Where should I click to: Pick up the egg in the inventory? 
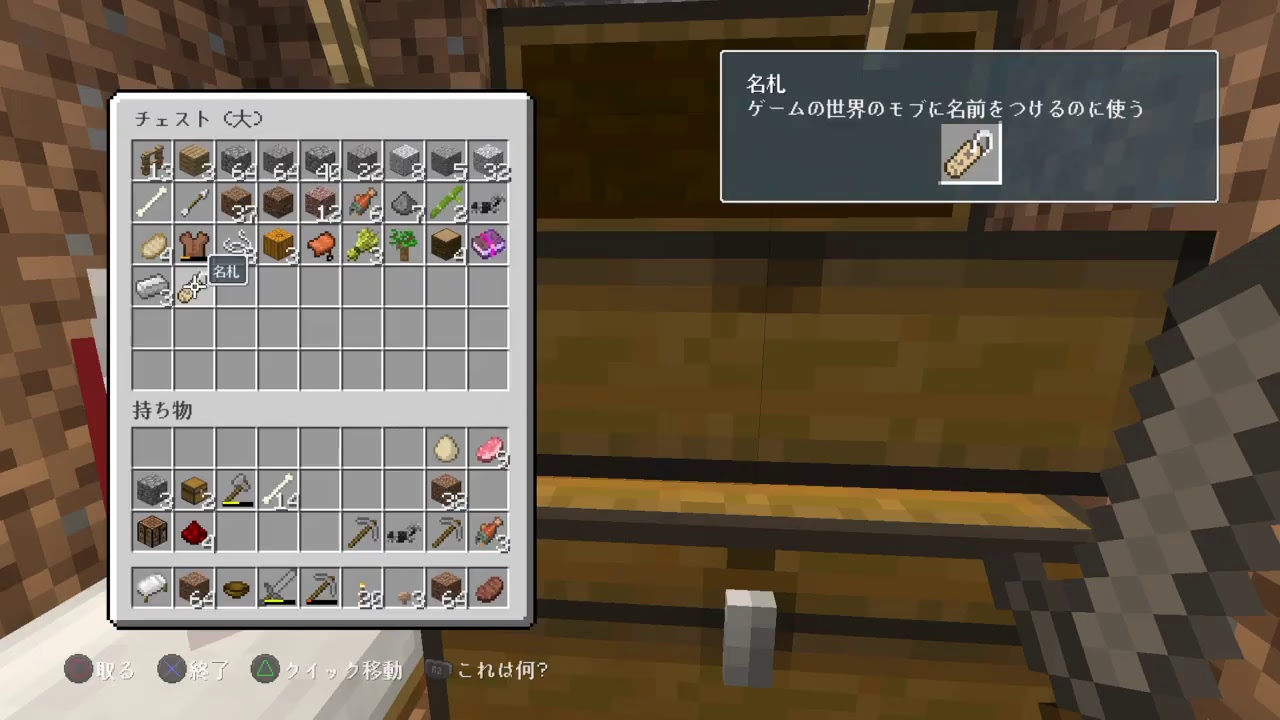coord(446,448)
